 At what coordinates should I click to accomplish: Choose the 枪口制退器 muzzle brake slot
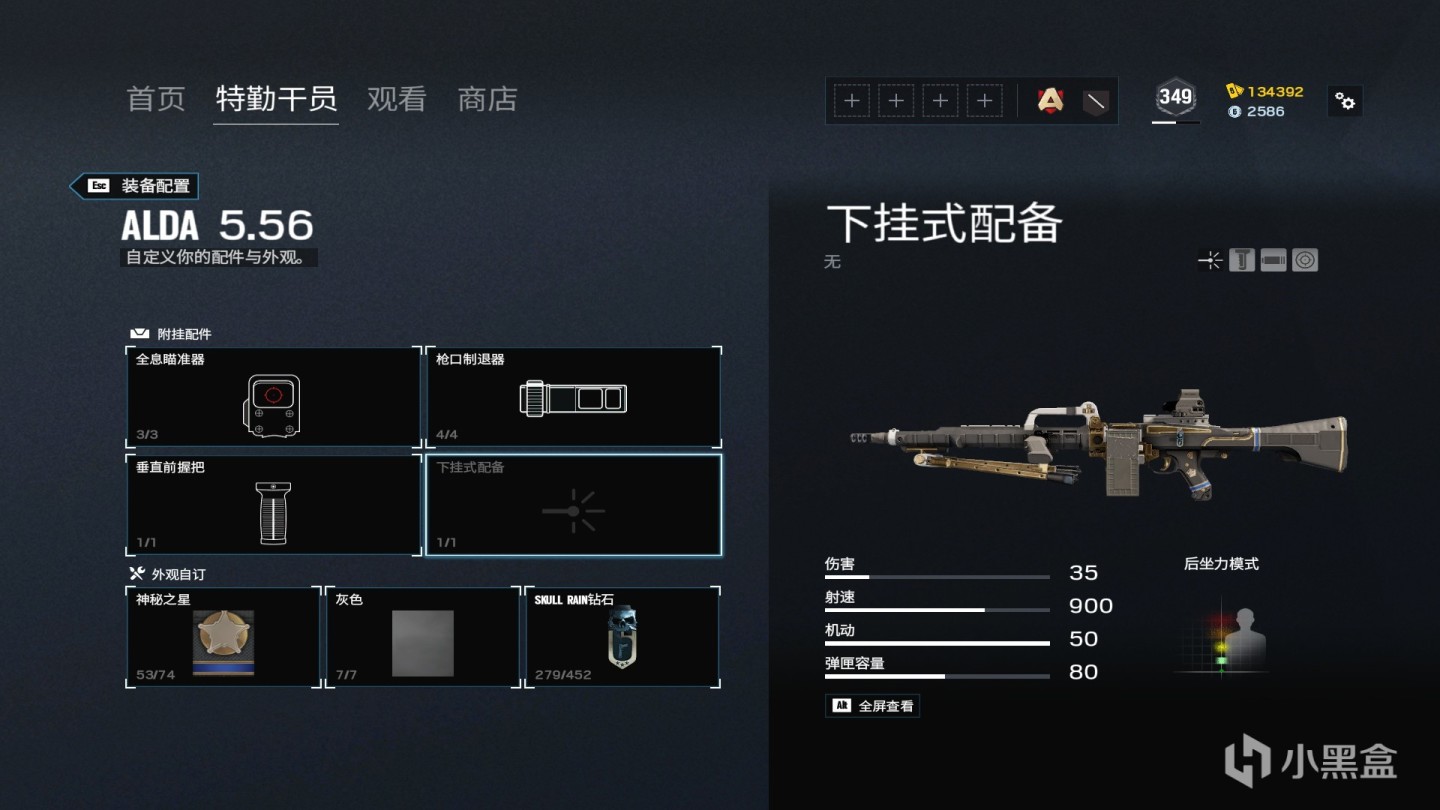tap(573, 397)
